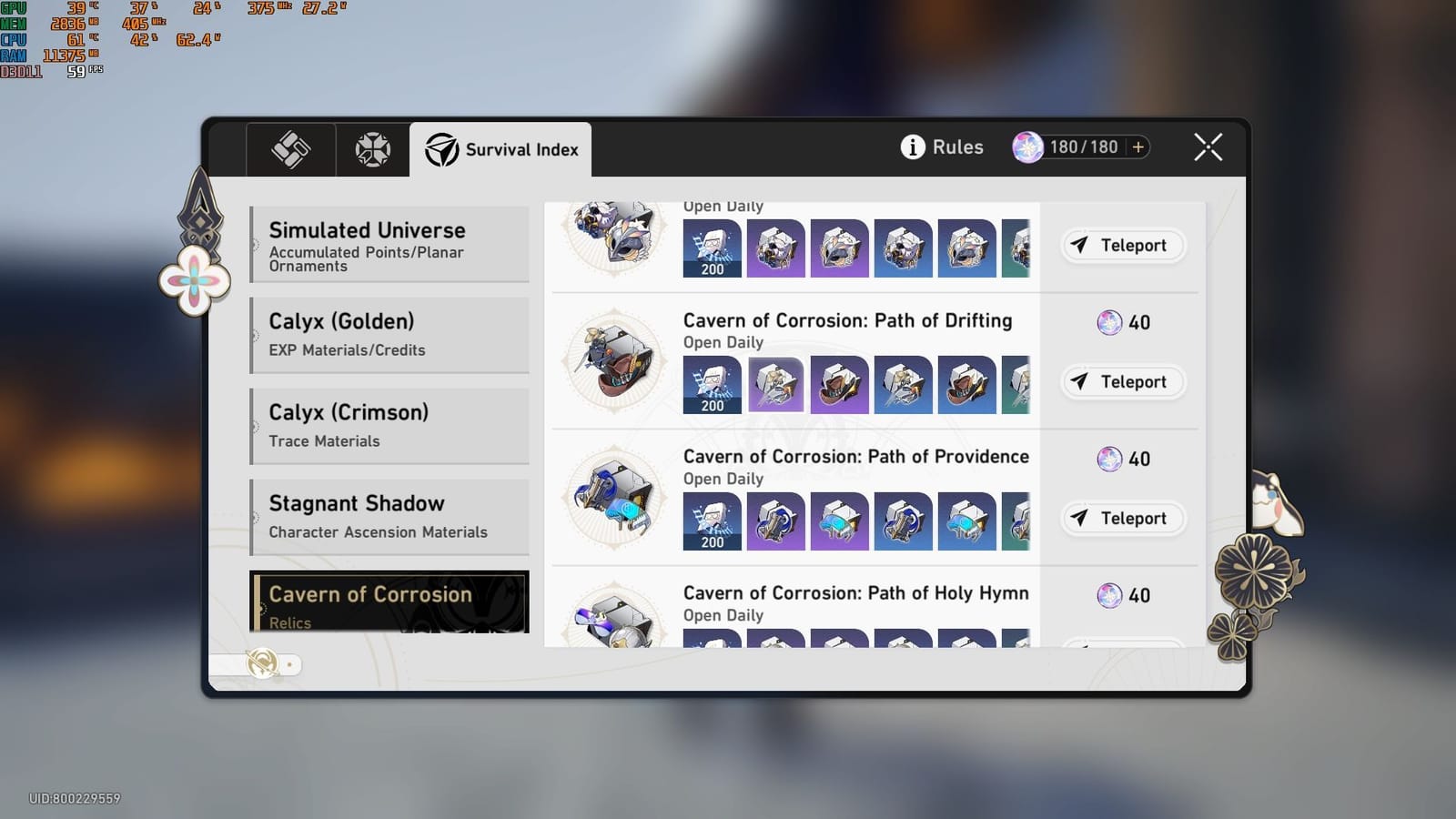Click the 200 Trailblaze EXP reward icon under Path of Drifting
The width and height of the screenshot is (1456, 819).
coord(713,384)
